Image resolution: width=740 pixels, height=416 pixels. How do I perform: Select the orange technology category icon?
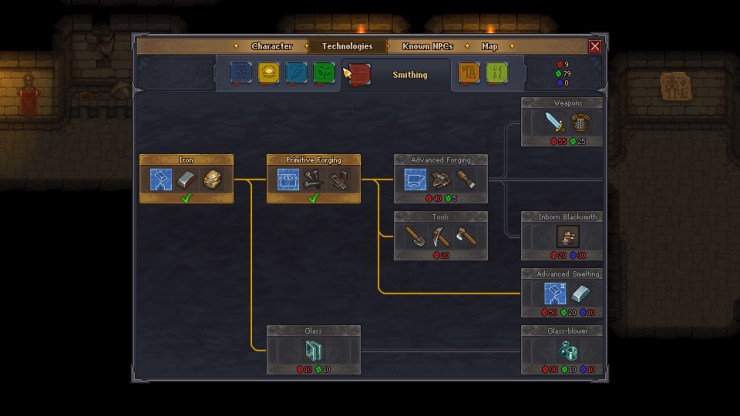[x=468, y=73]
